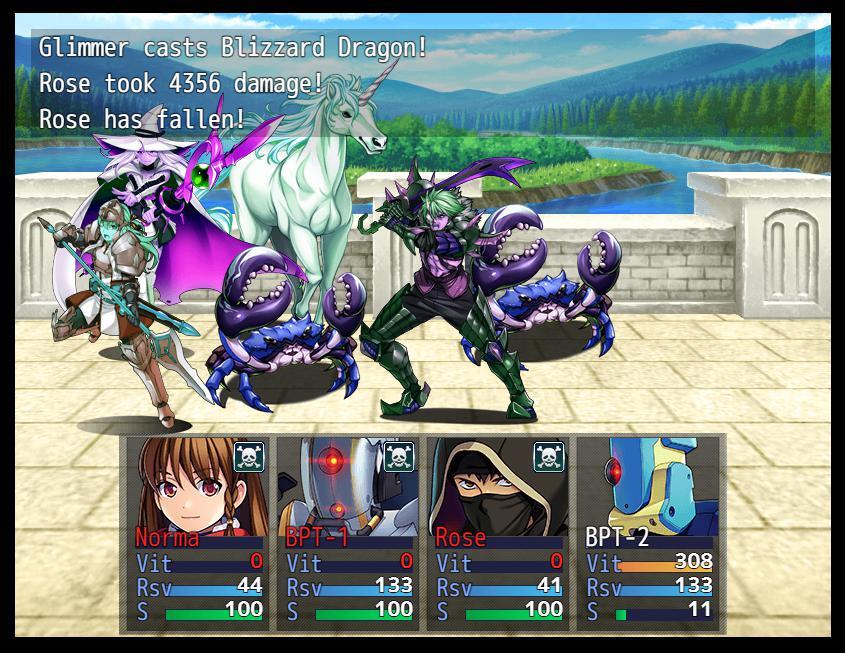Screen dimensions: 845x653
Task: Click the battle log message window
Action: point(422,84)
